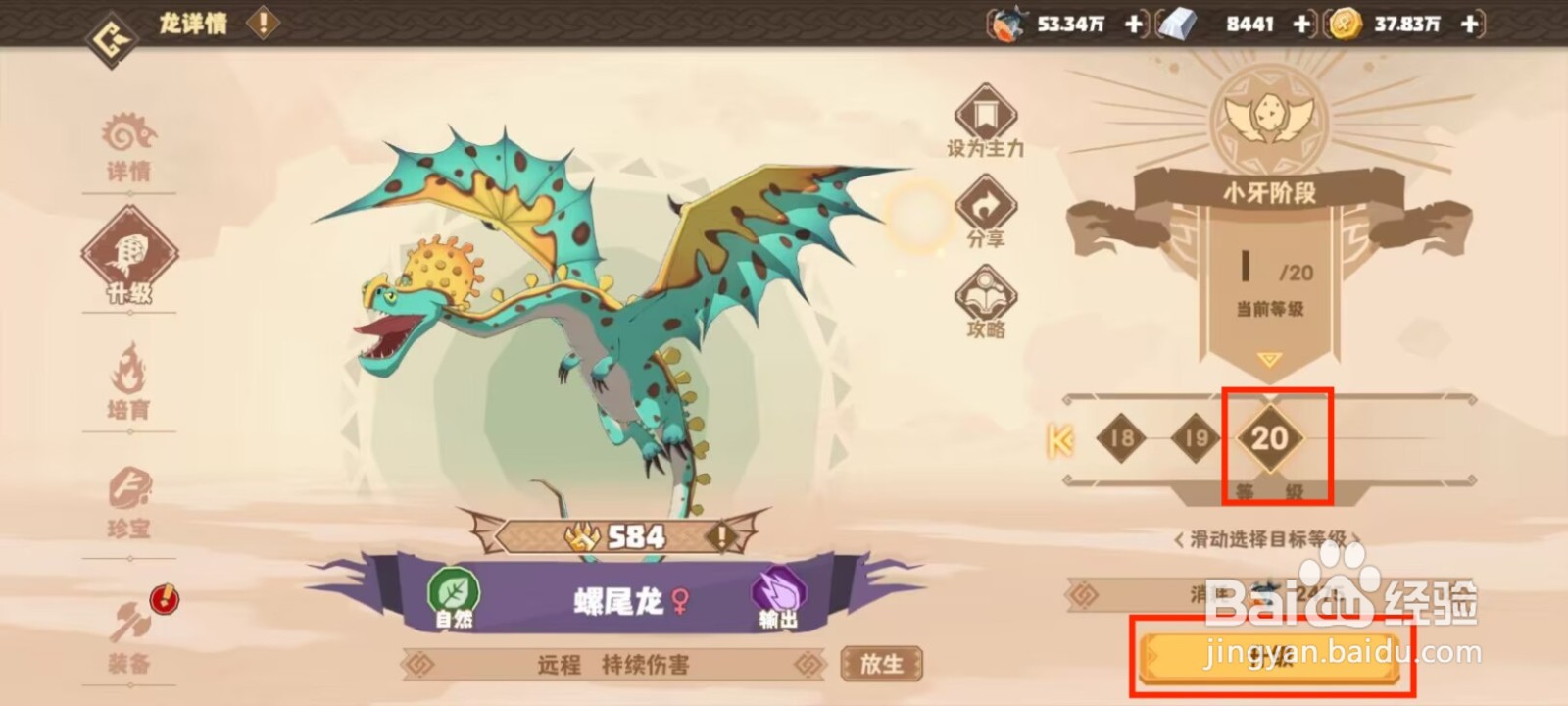Viewport: 1568px width, 706px height.
Task: Click the plus beside silver 8441
Action: 1302,25
